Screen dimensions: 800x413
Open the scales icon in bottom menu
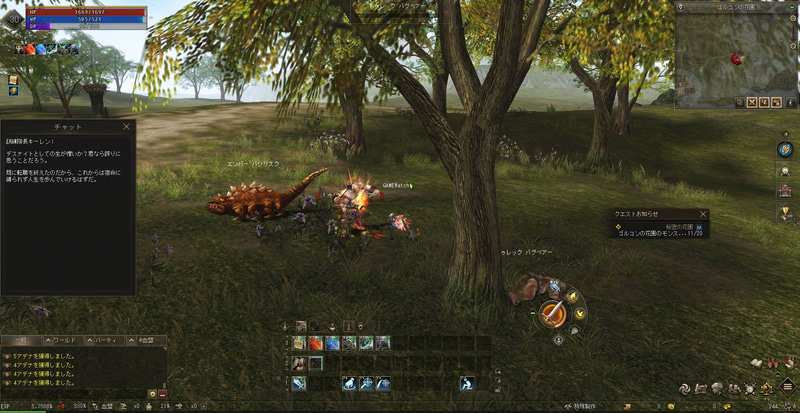pyautogui.click(x=769, y=388)
